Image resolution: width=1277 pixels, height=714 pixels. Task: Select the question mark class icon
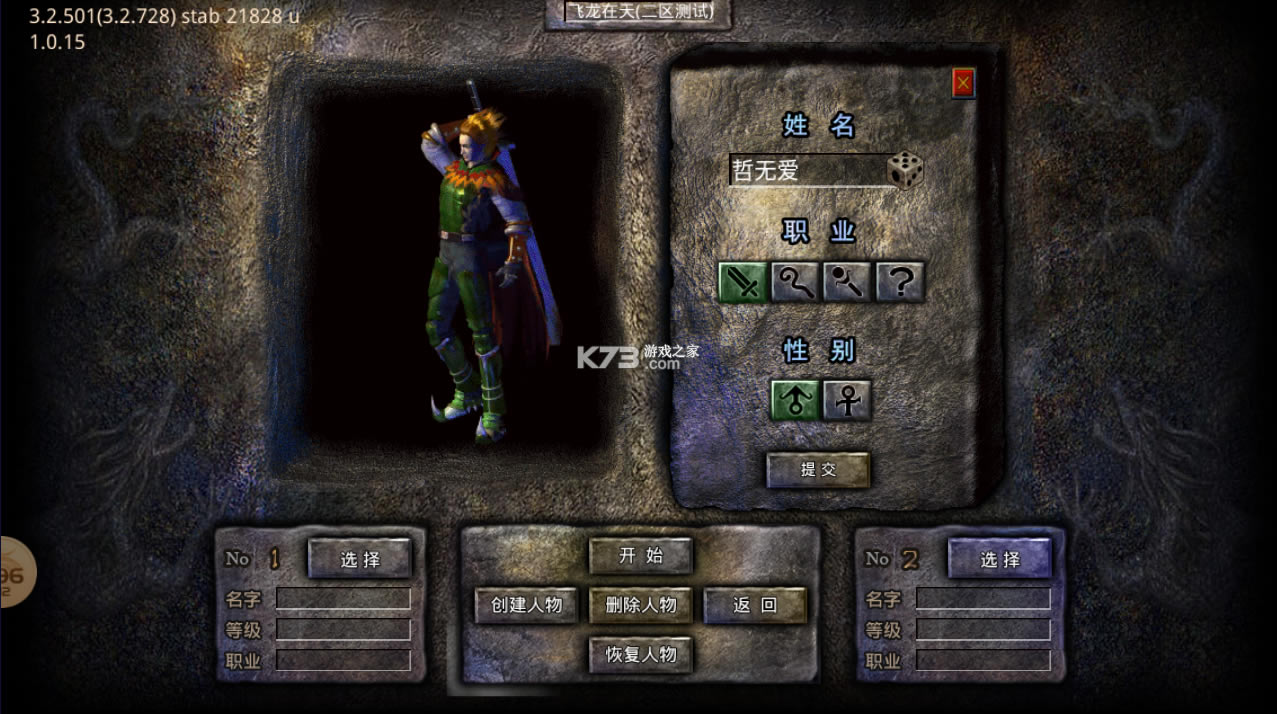(x=900, y=283)
